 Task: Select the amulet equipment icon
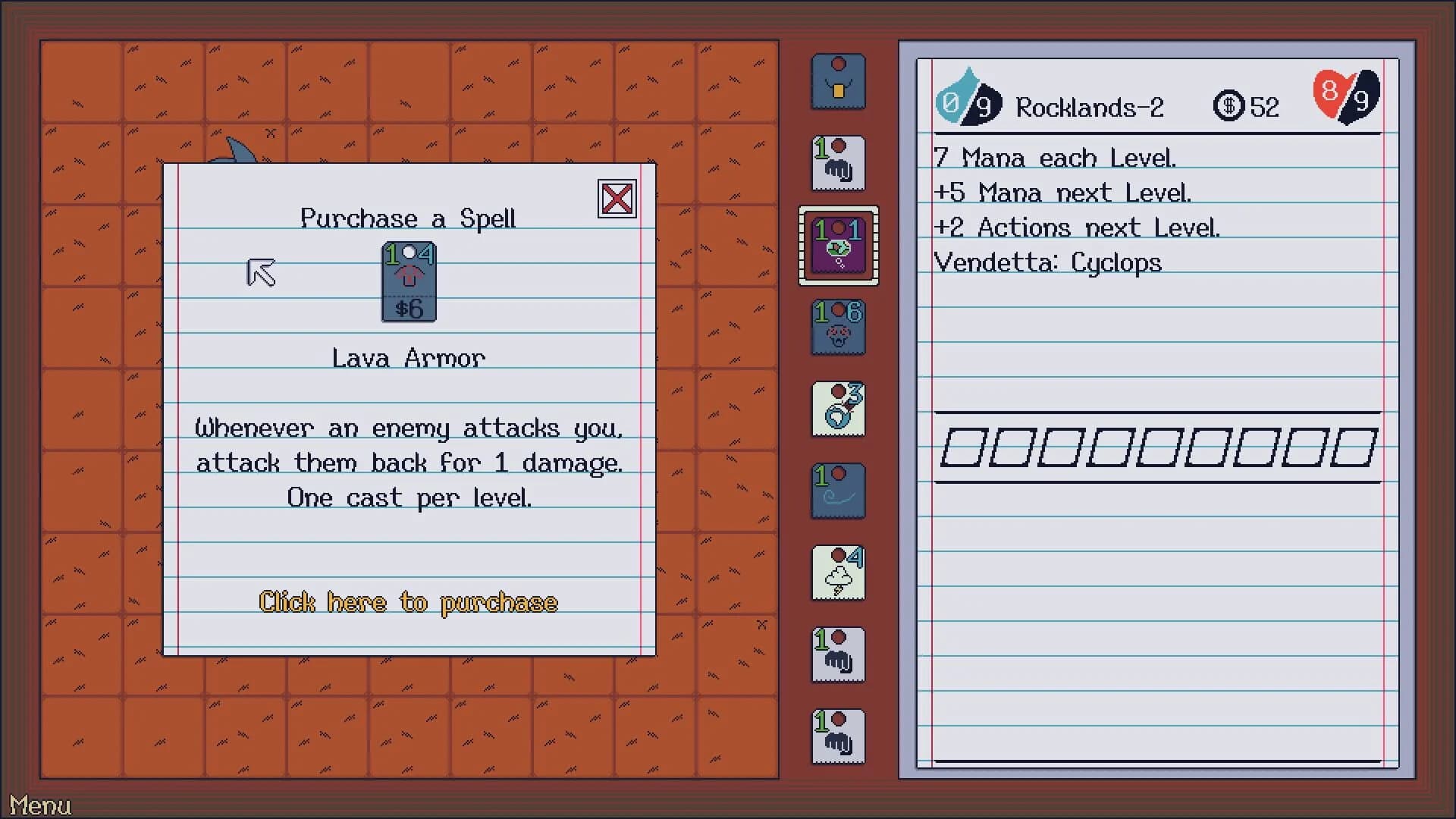coord(837,81)
